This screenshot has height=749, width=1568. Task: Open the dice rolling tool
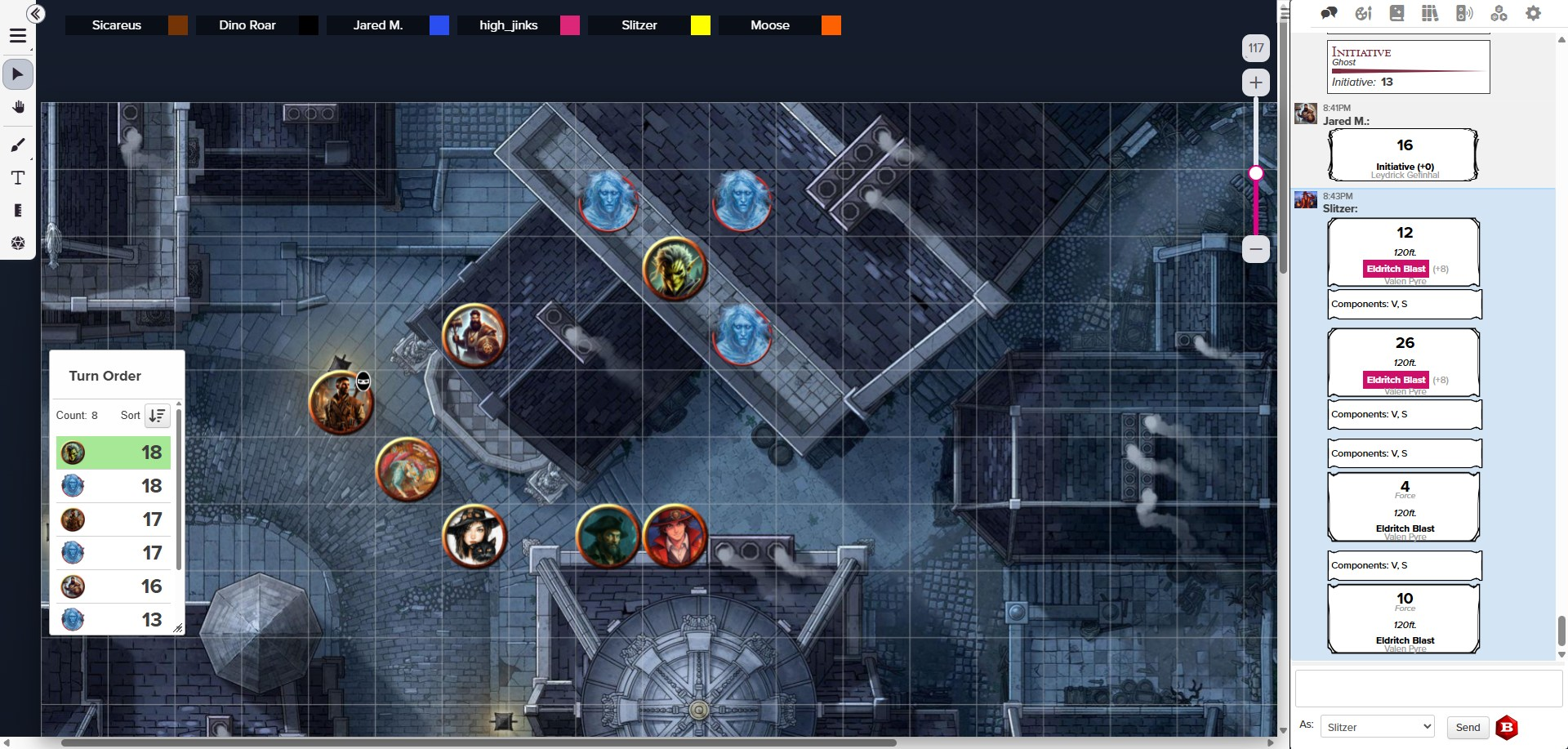click(18, 243)
